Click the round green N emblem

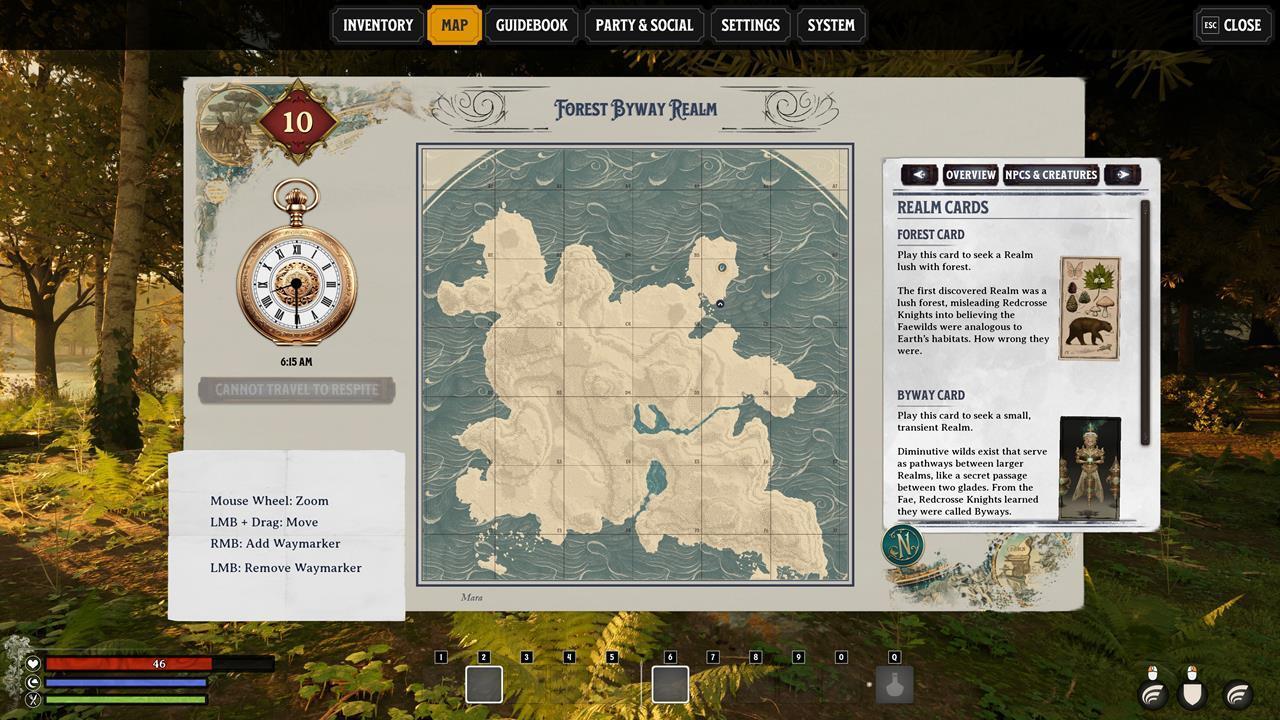point(902,546)
